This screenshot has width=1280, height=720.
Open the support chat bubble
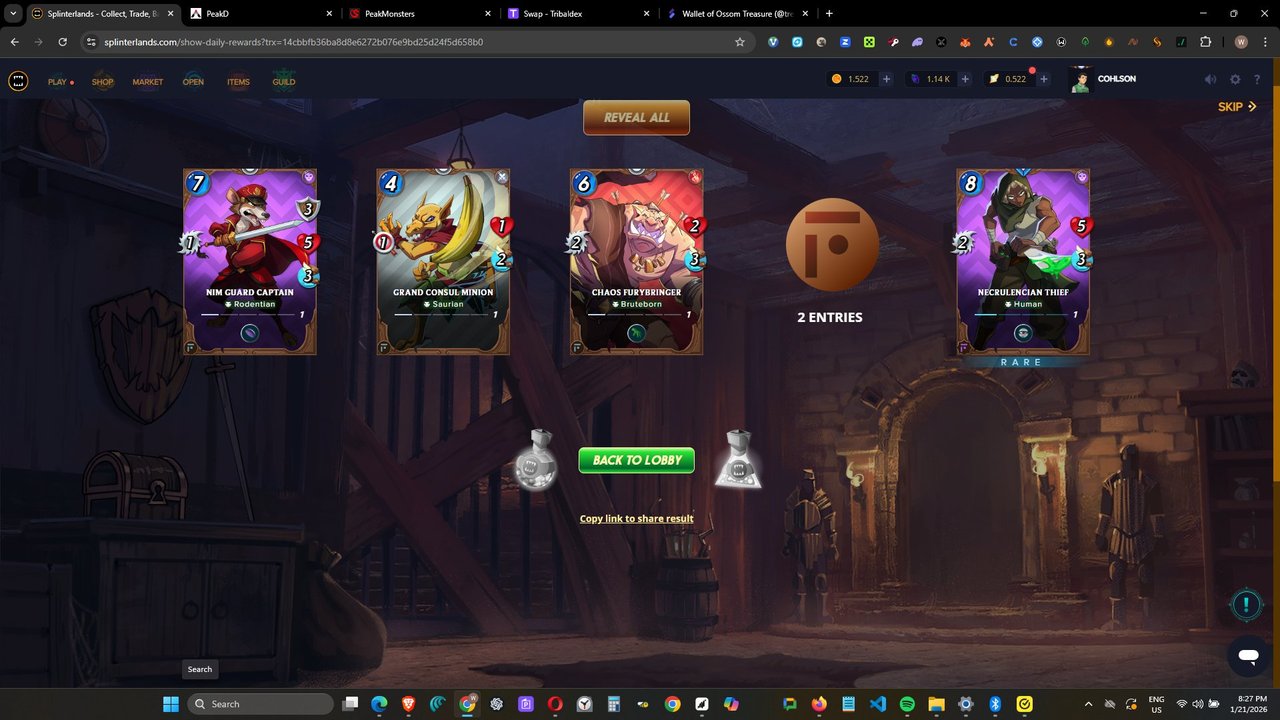click(1247, 656)
